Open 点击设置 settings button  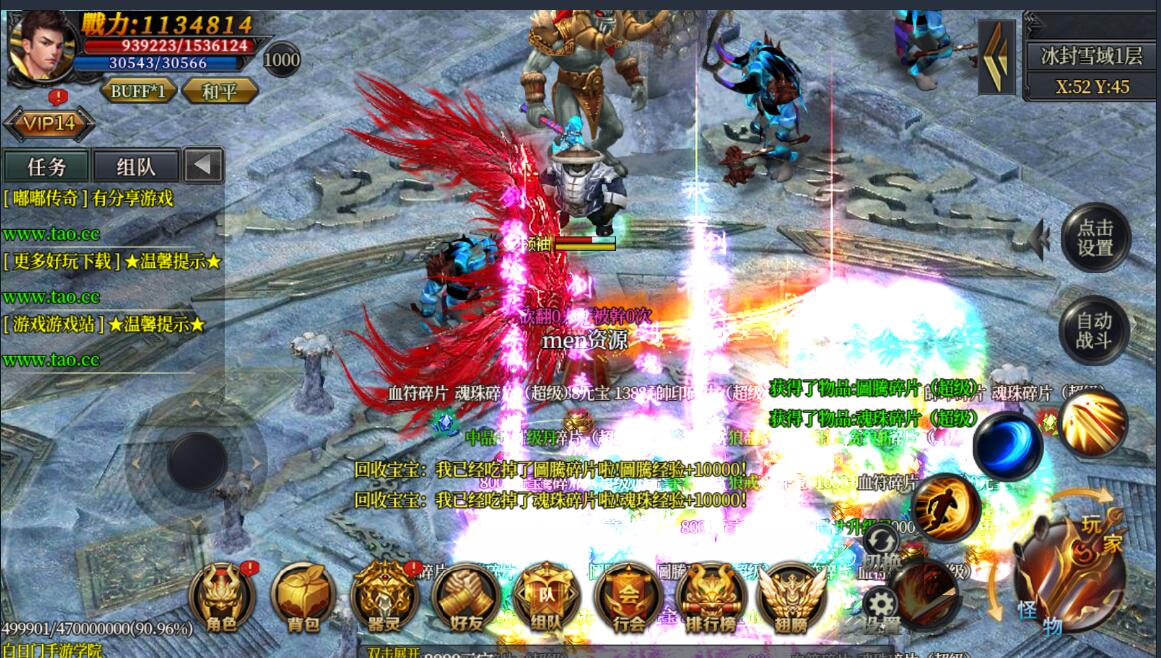(1095, 238)
